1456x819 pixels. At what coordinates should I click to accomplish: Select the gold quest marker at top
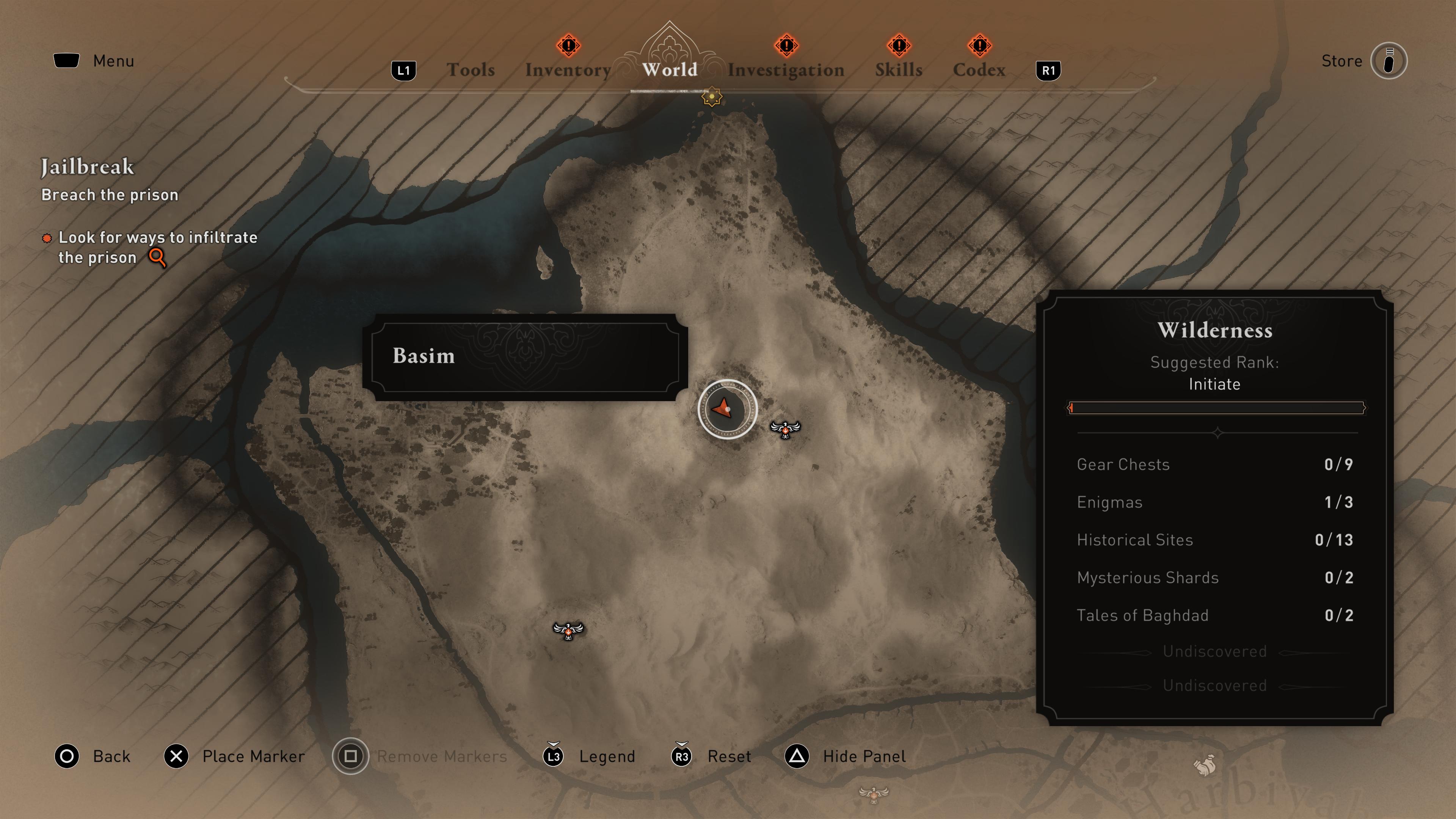click(x=712, y=97)
